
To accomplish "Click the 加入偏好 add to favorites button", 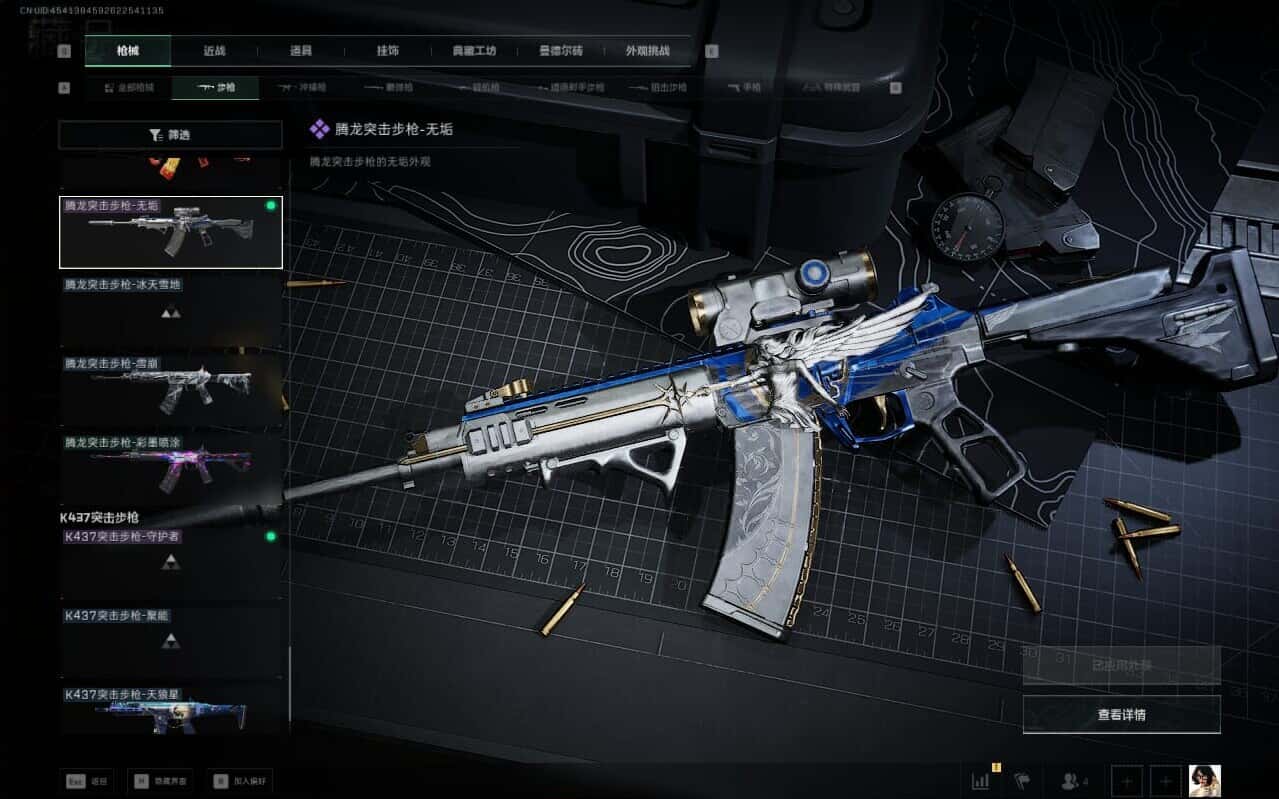I will (x=241, y=781).
